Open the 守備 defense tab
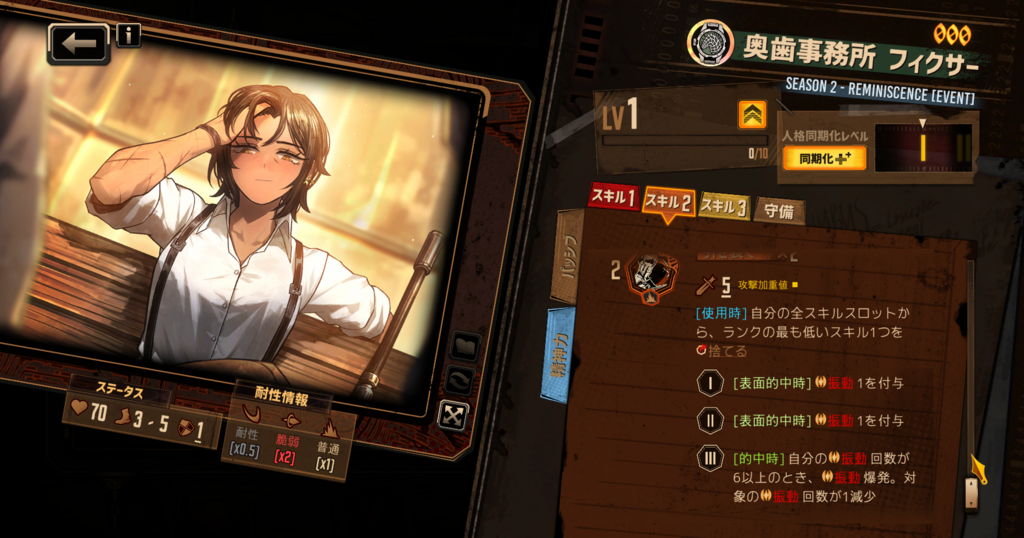 tap(779, 210)
